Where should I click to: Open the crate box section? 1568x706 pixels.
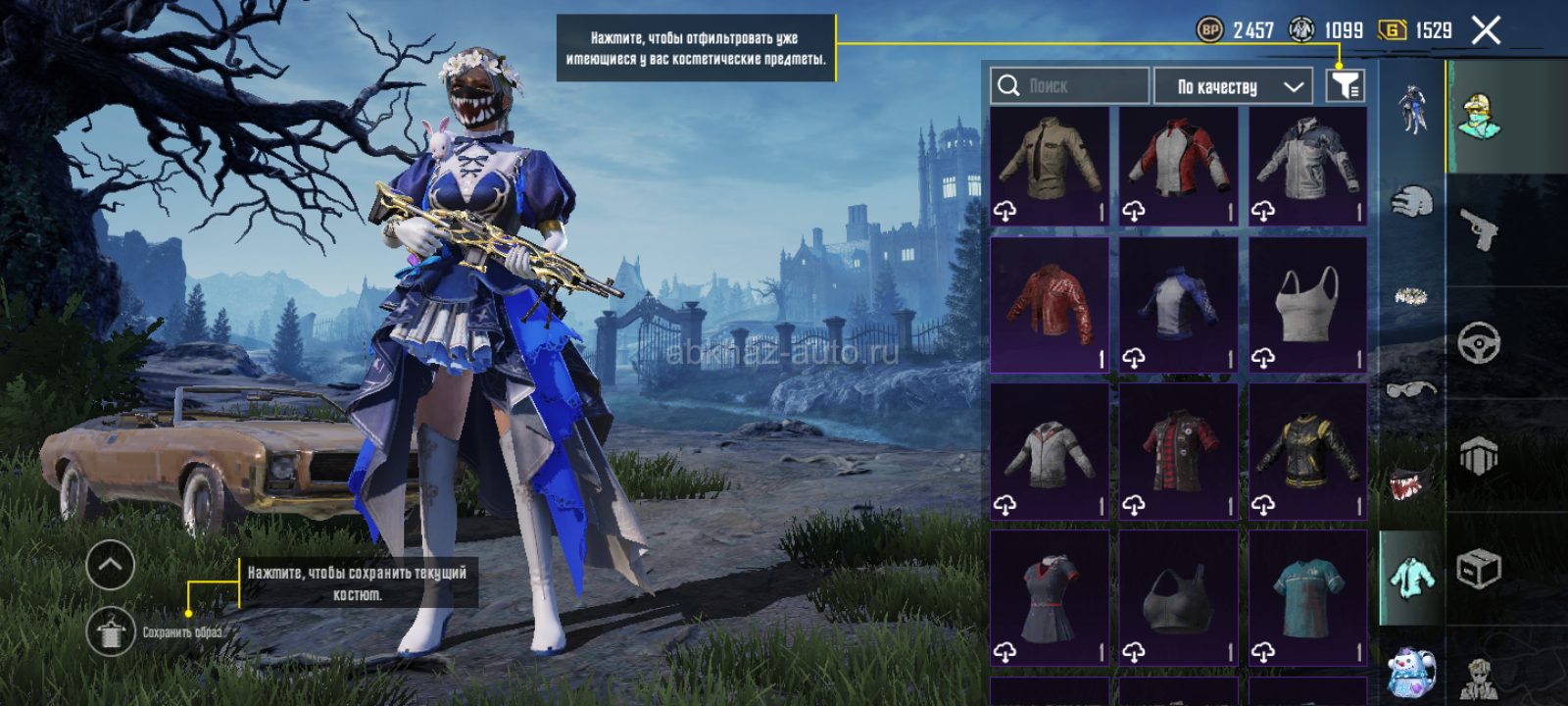pos(1479,569)
